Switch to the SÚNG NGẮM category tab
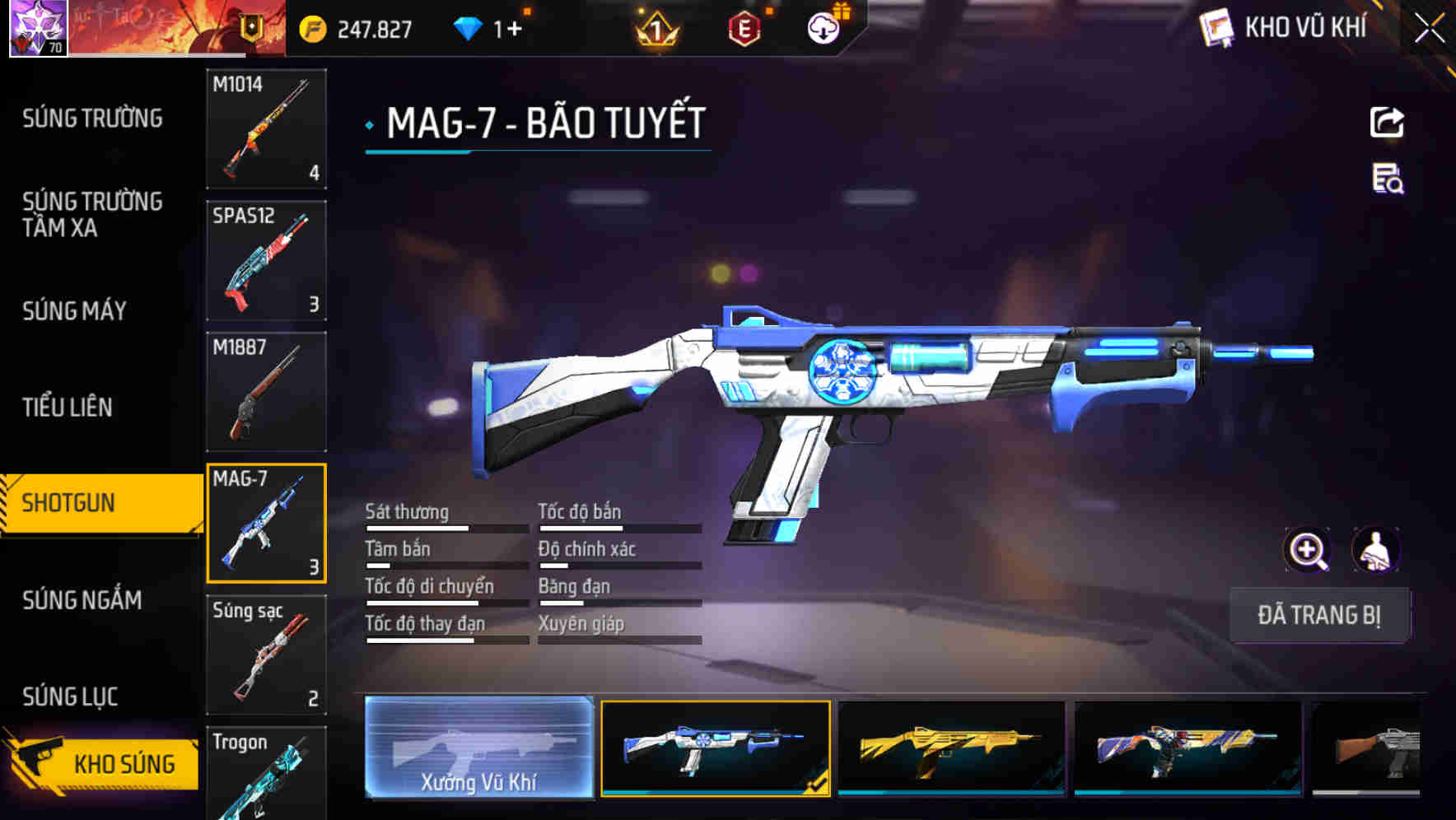This screenshot has width=1456, height=820. [x=82, y=600]
